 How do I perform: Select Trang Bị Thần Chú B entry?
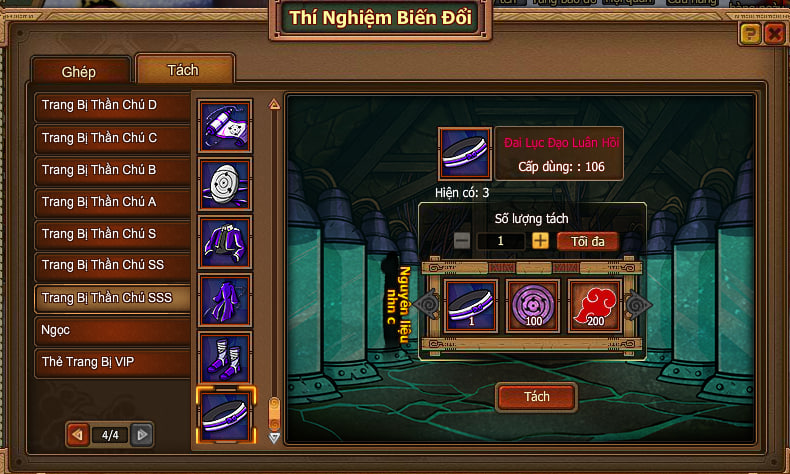(x=110, y=170)
